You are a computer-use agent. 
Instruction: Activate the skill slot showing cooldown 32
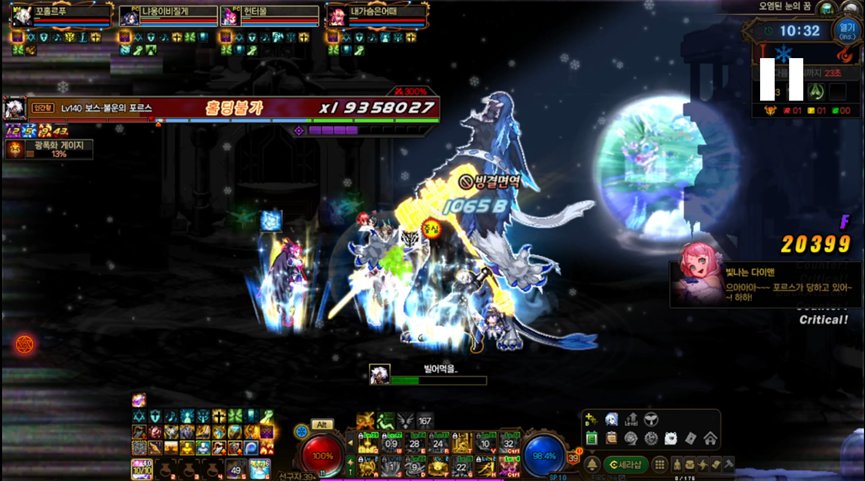(509, 443)
